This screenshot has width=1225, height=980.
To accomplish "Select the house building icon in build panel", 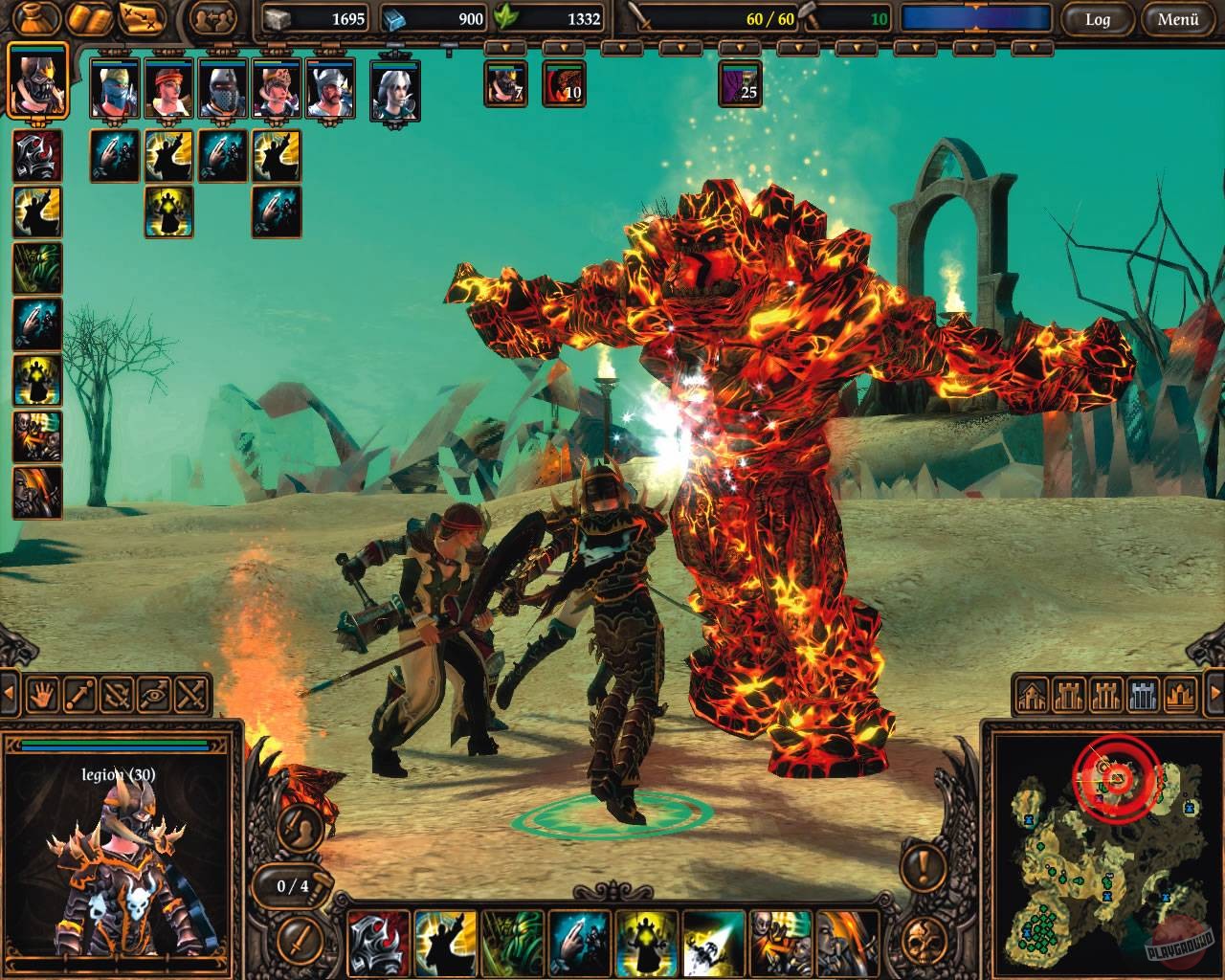I will pyautogui.click(x=1032, y=695).
